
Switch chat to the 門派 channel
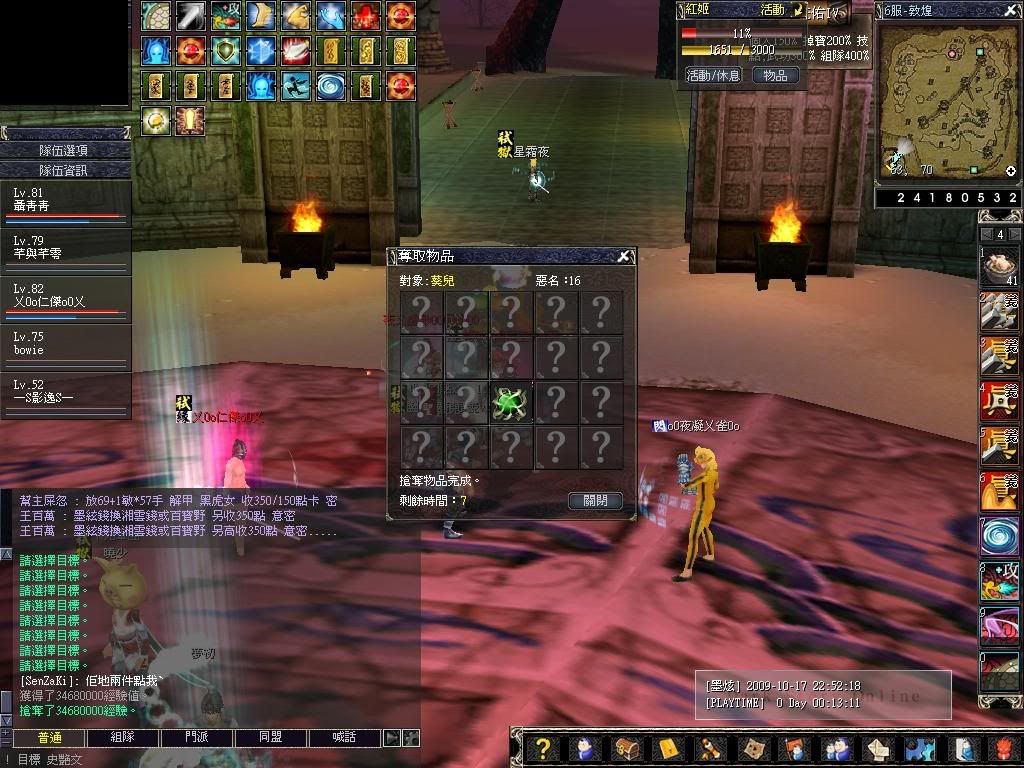(x=198, y=738)
